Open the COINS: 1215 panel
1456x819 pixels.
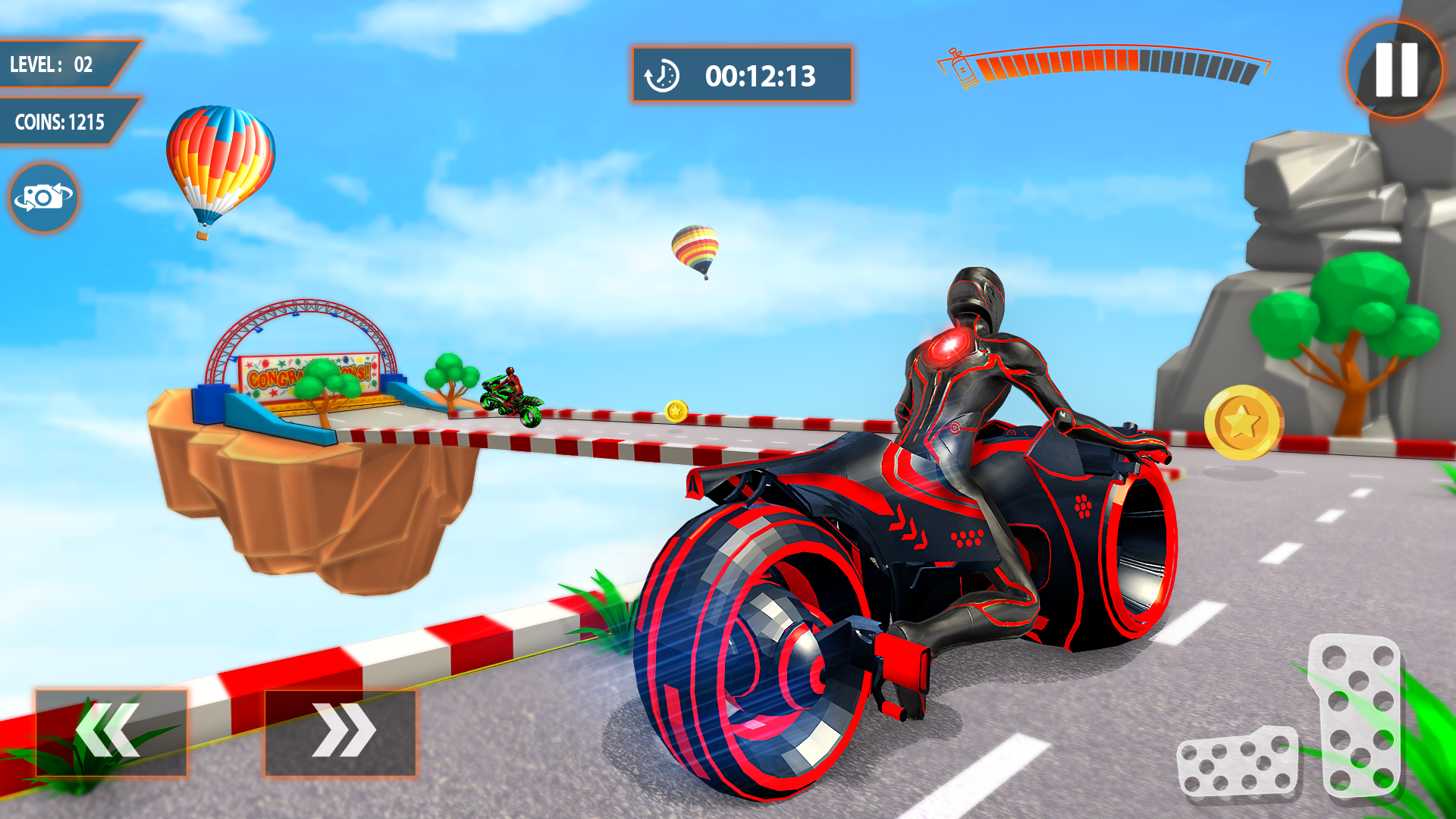61,119
